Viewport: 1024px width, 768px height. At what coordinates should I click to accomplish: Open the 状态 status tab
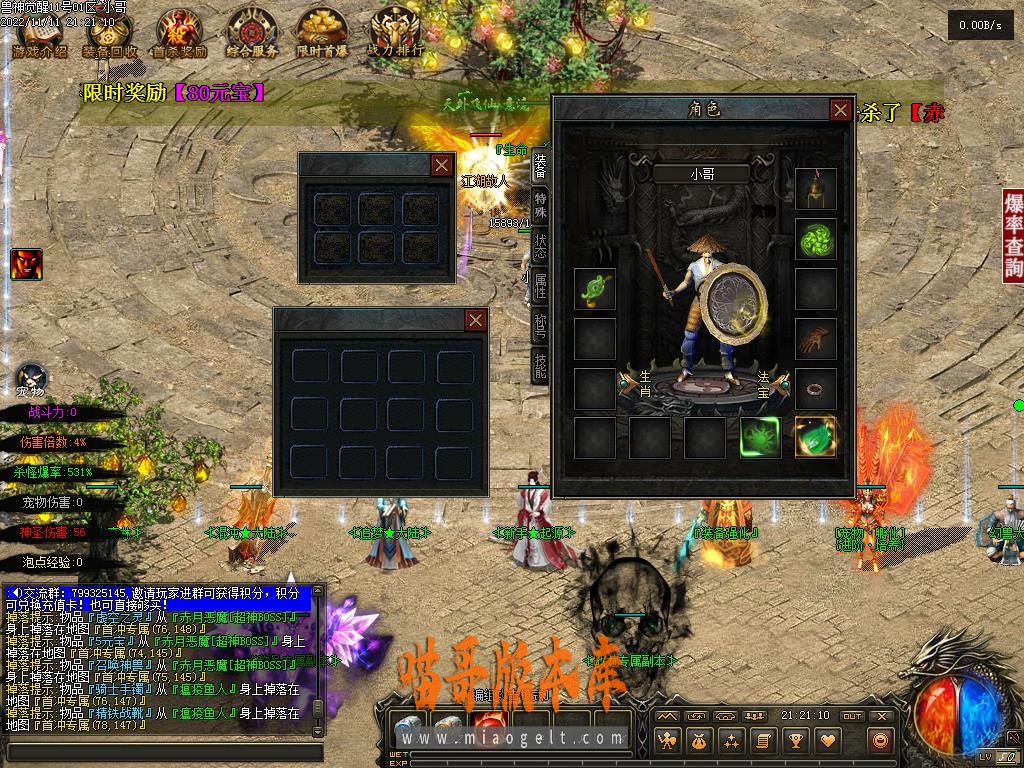tap(540, 247)
